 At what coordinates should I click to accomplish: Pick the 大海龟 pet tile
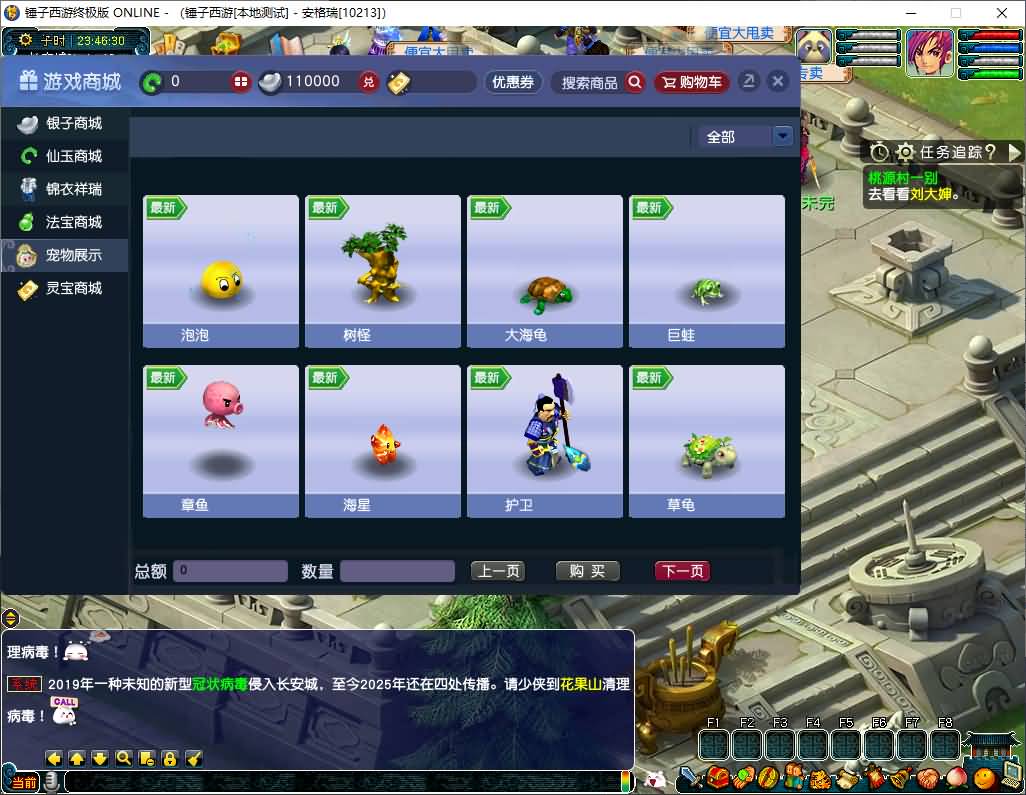545,271
